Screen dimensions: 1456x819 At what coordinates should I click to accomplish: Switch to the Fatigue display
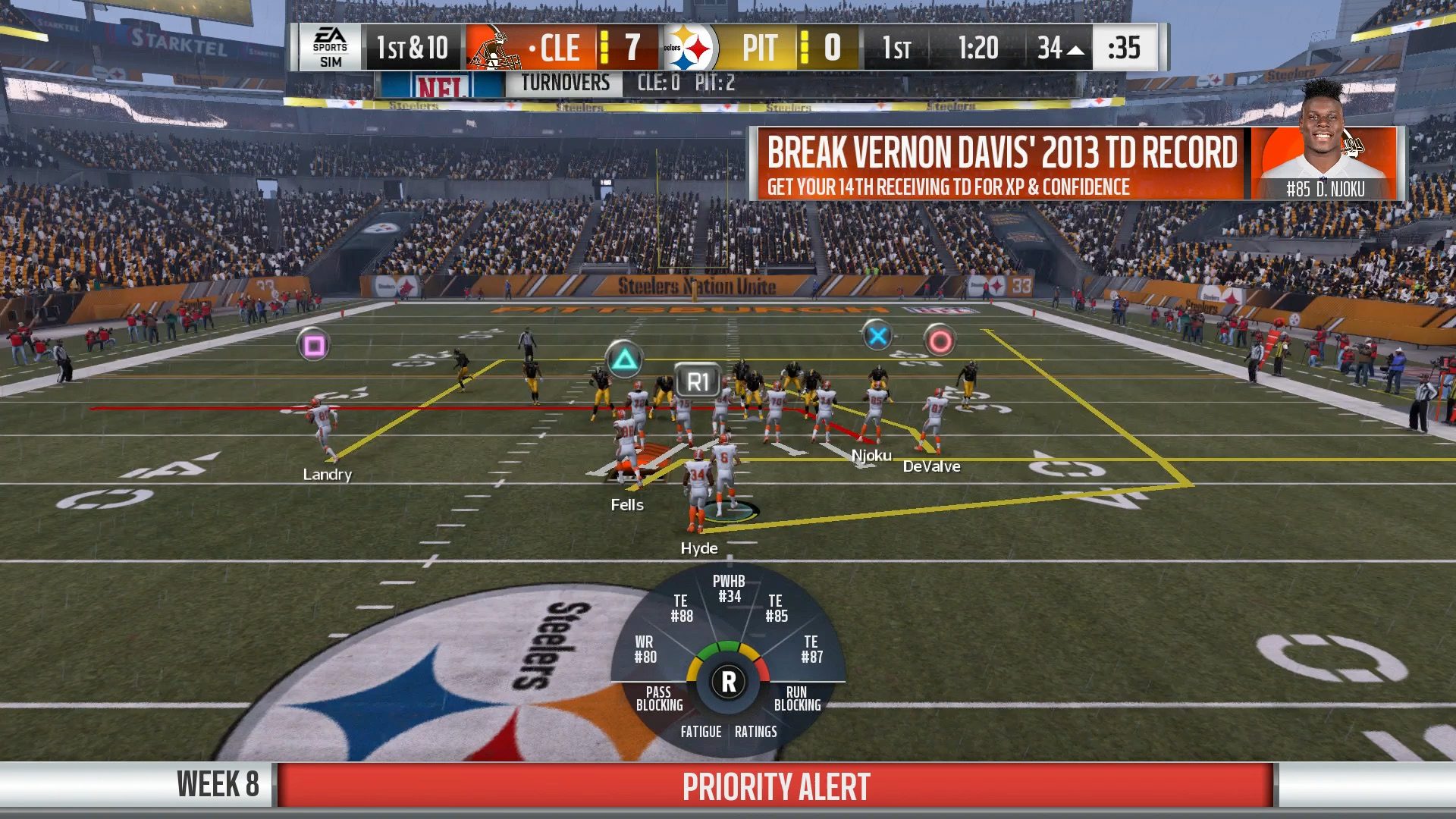click(x=701, y=733)
